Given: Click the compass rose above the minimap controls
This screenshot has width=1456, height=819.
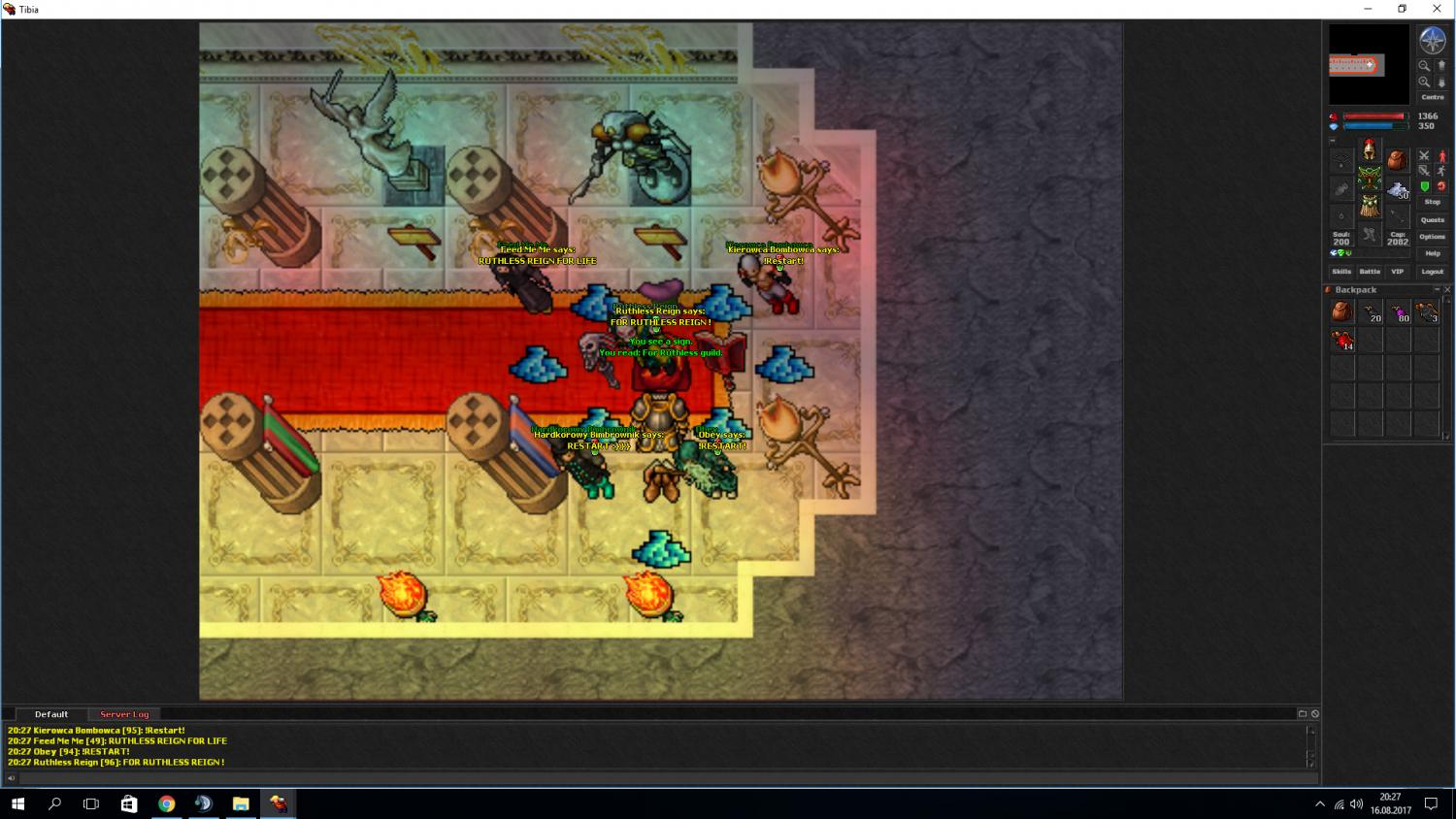Looking at the screenshot, I should pyautogui.click(x=1432, y=41).
